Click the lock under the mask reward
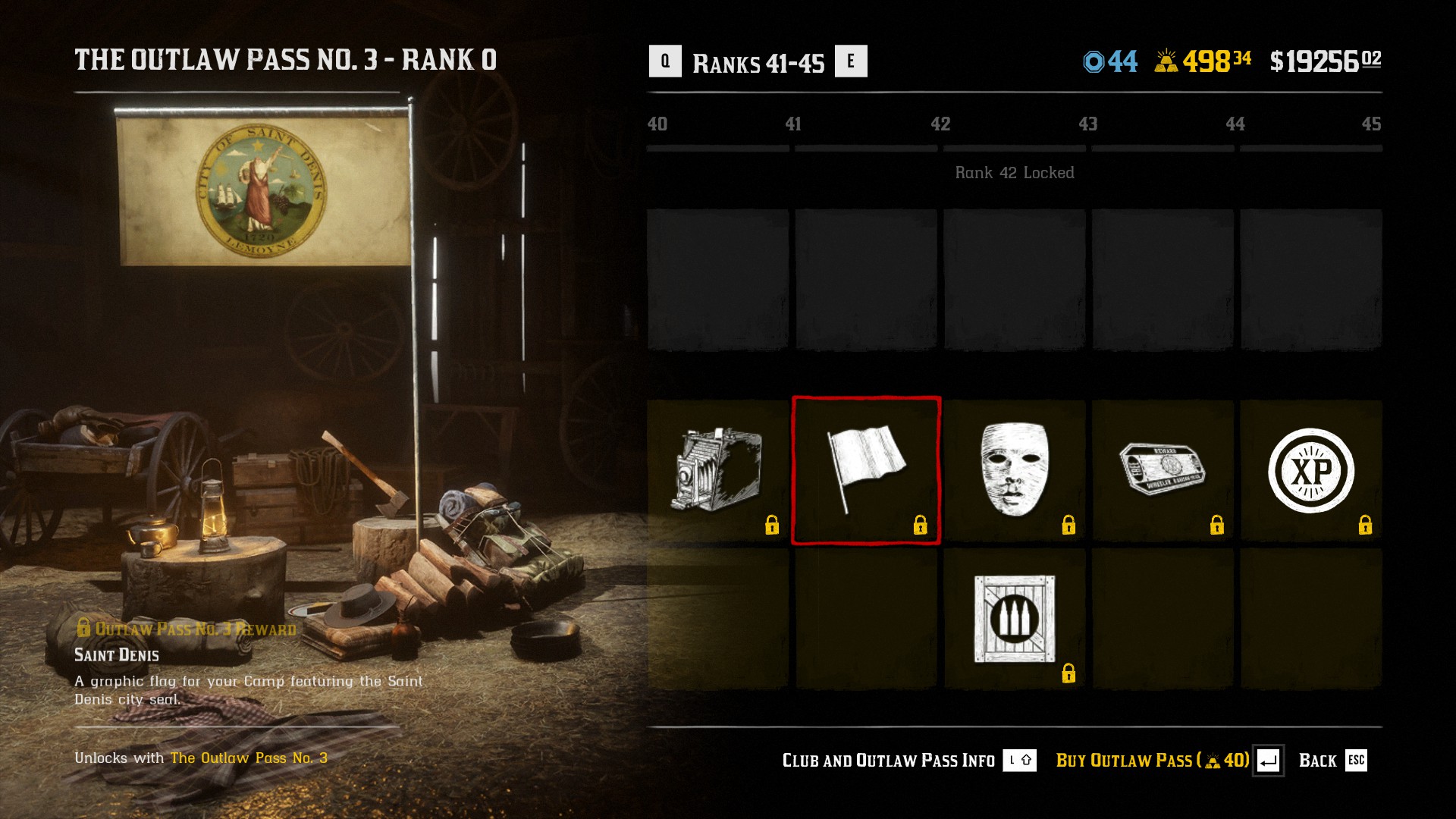 click(1069, 524)
